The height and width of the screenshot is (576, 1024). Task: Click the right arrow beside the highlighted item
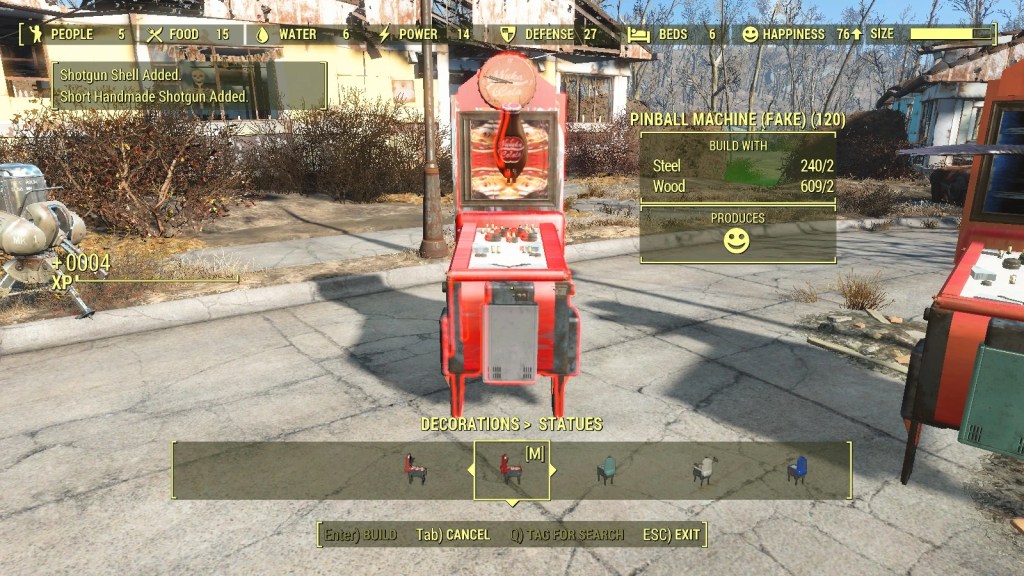[x=553, y=470]
